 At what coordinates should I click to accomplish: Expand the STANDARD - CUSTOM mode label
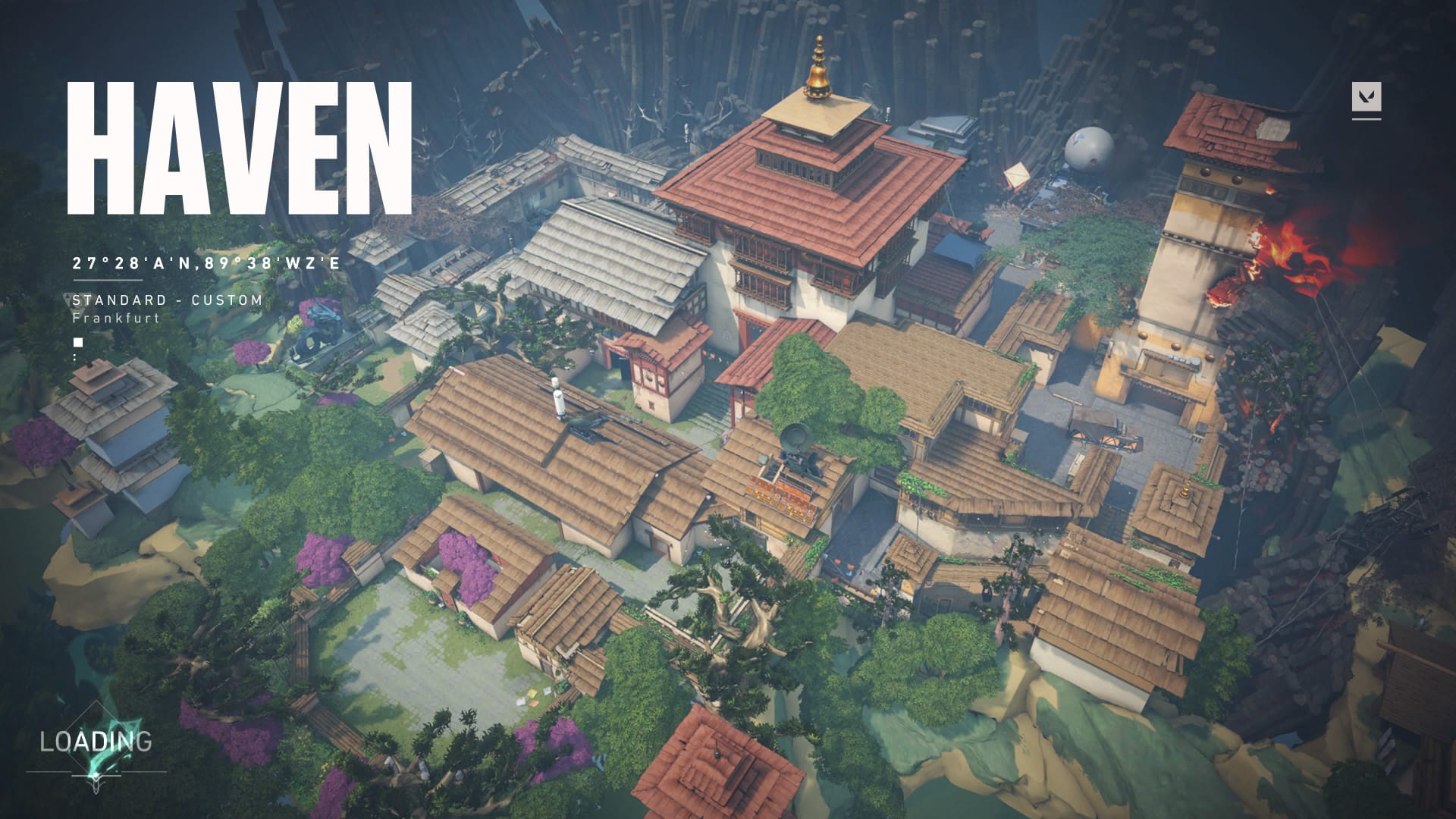(x=165, y=300)
